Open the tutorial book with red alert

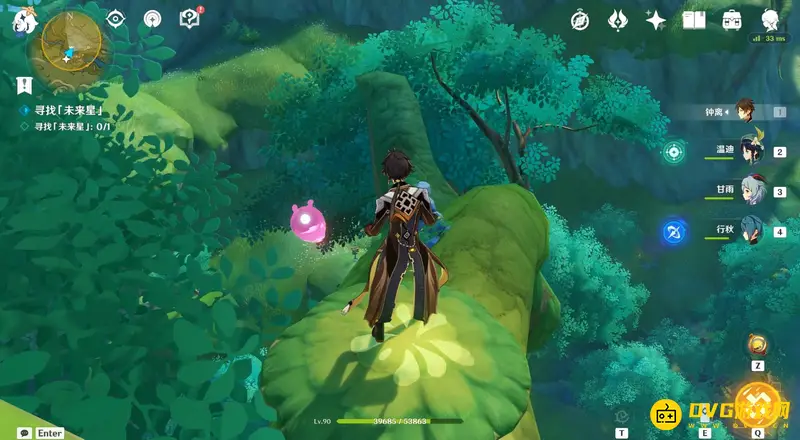[x=189, y=18]
